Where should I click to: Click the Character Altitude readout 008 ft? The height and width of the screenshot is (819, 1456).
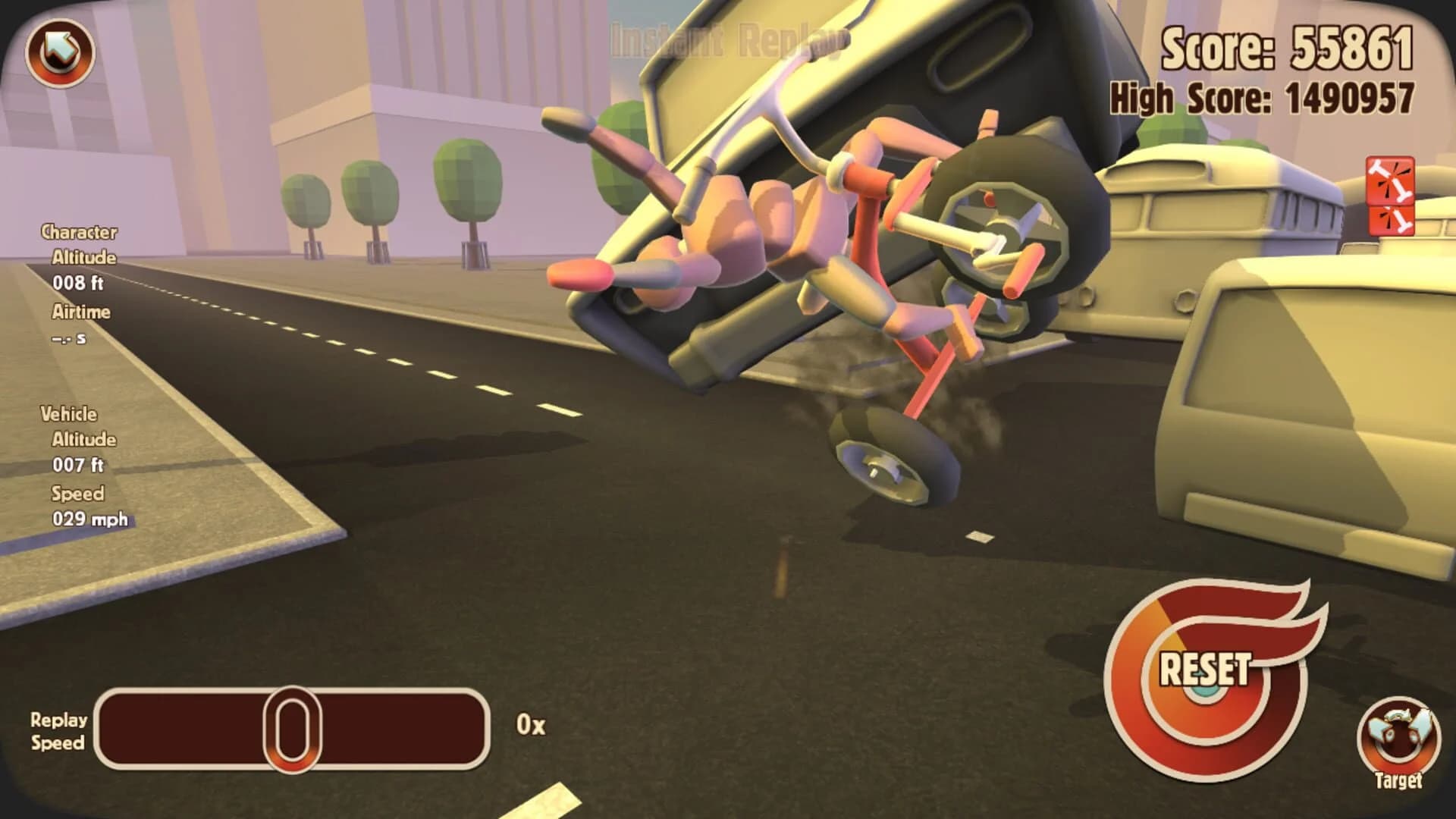(x=78, y=284)
